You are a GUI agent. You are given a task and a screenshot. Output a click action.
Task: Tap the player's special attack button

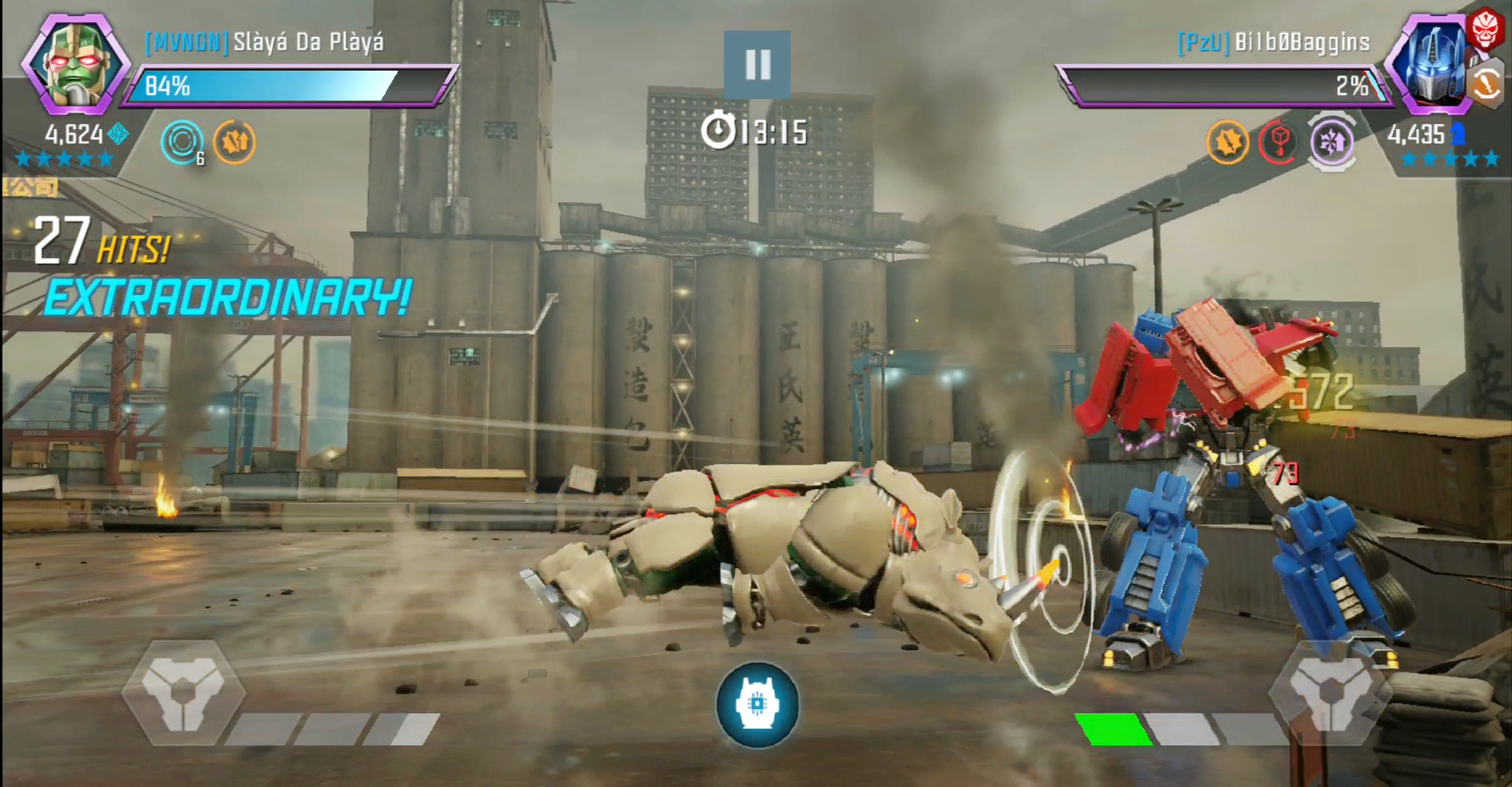(x=182, y=692)
